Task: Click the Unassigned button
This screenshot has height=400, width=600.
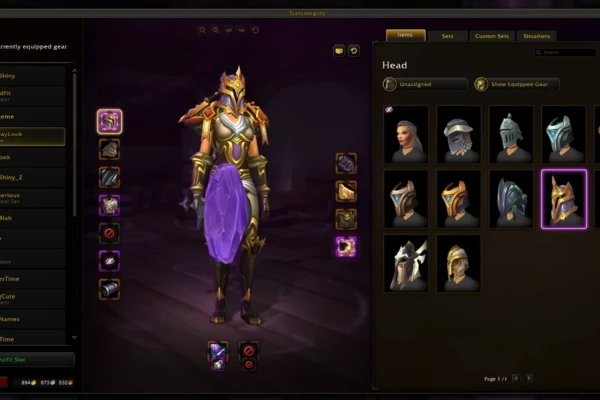Action: (x=425, y=85)
